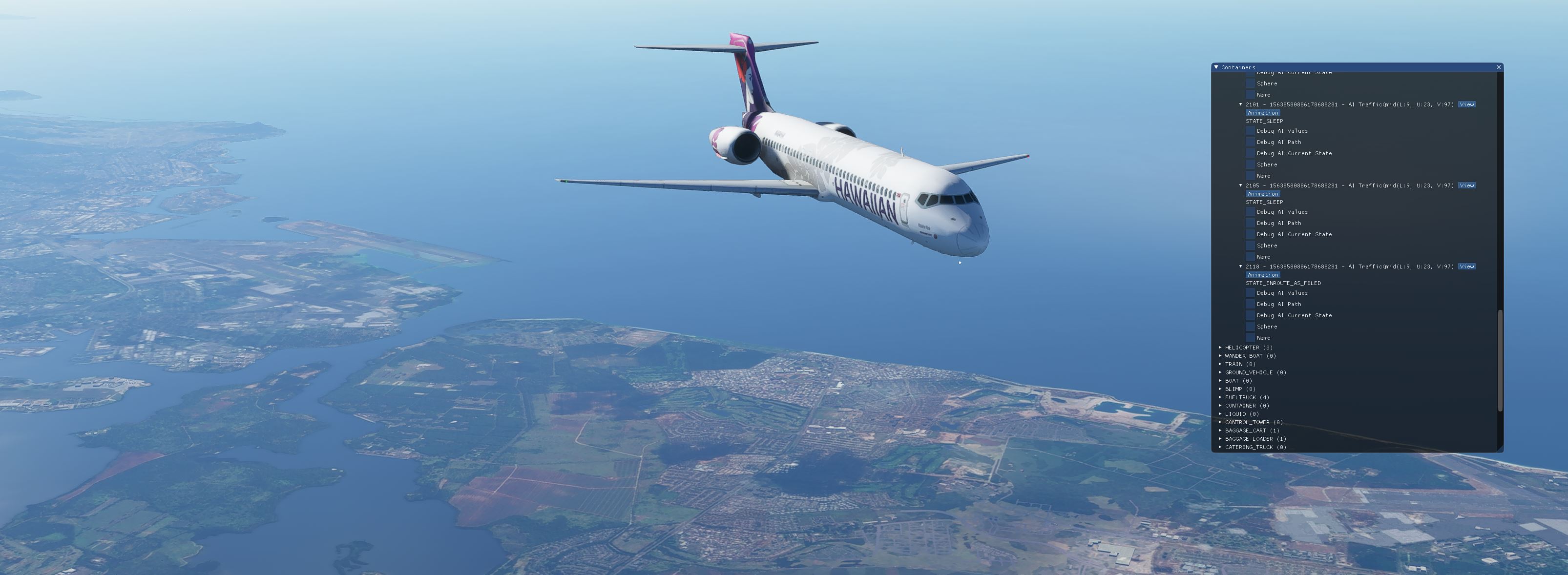Click the View button for container 2105
The width and height of the screenshot is (1568, 575).
[x=1467, y=185]
